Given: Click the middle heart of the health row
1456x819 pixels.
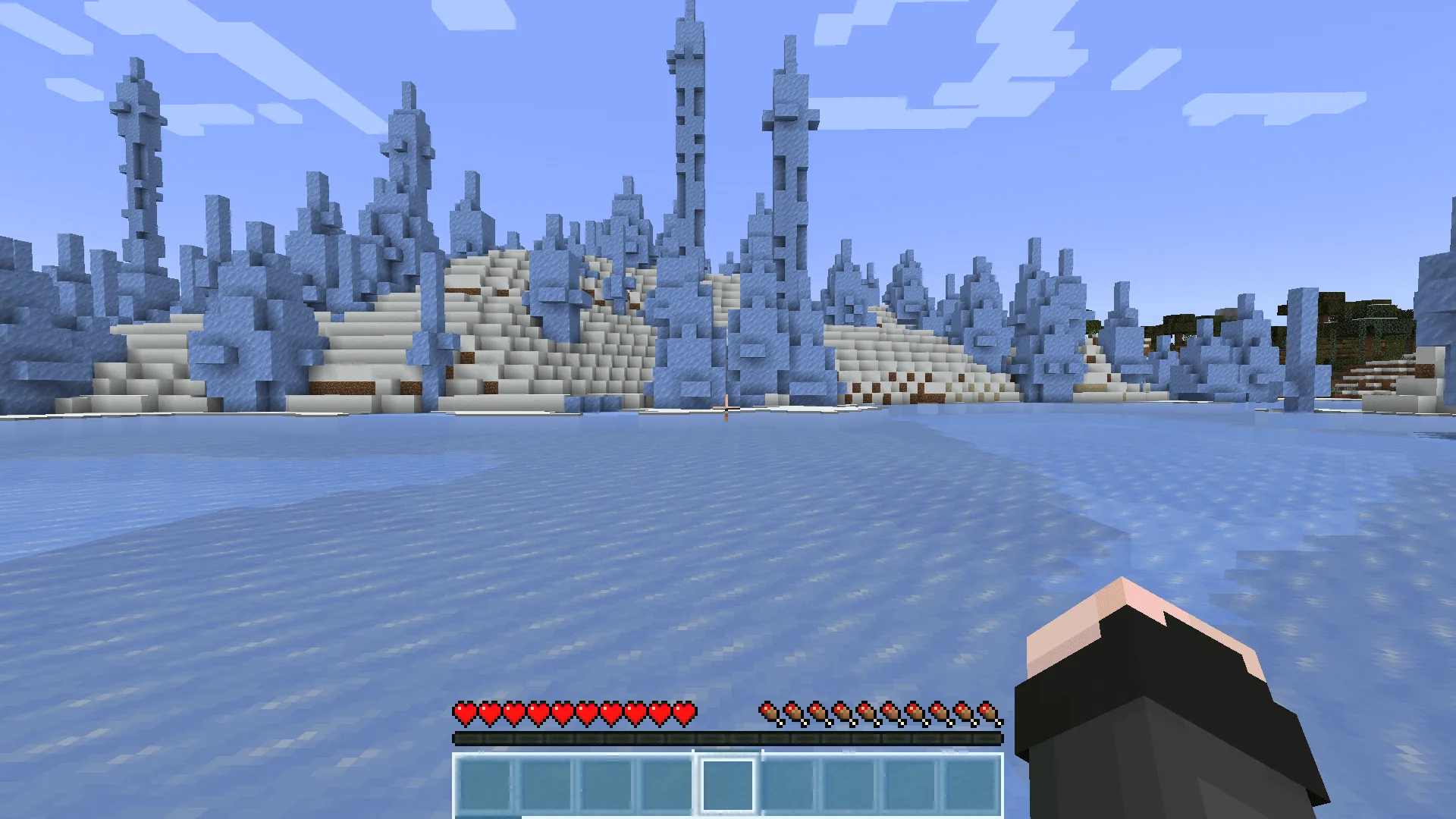Looking at the screenshot, I should (x=561, y=713).
